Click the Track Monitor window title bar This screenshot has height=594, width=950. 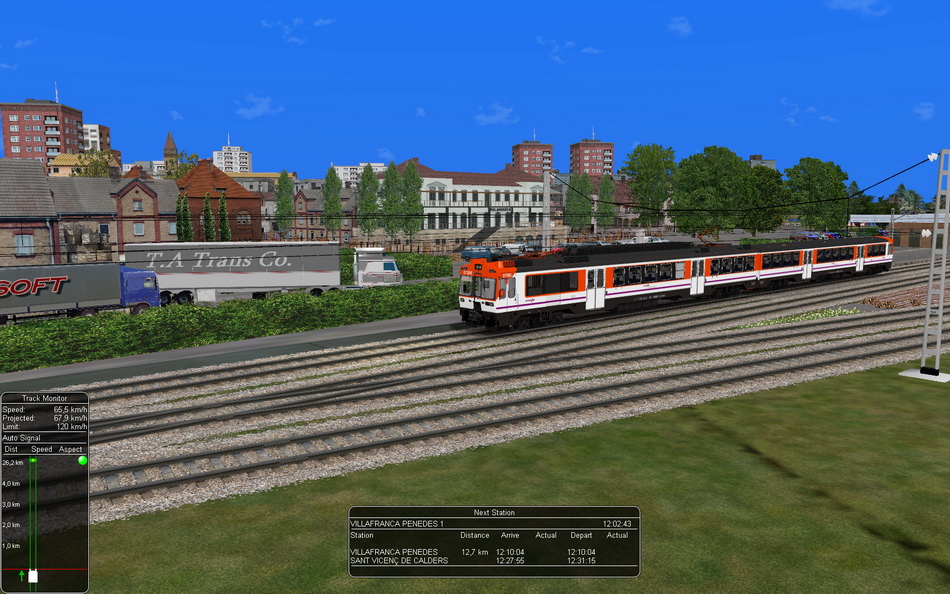[x=44, y=398]
